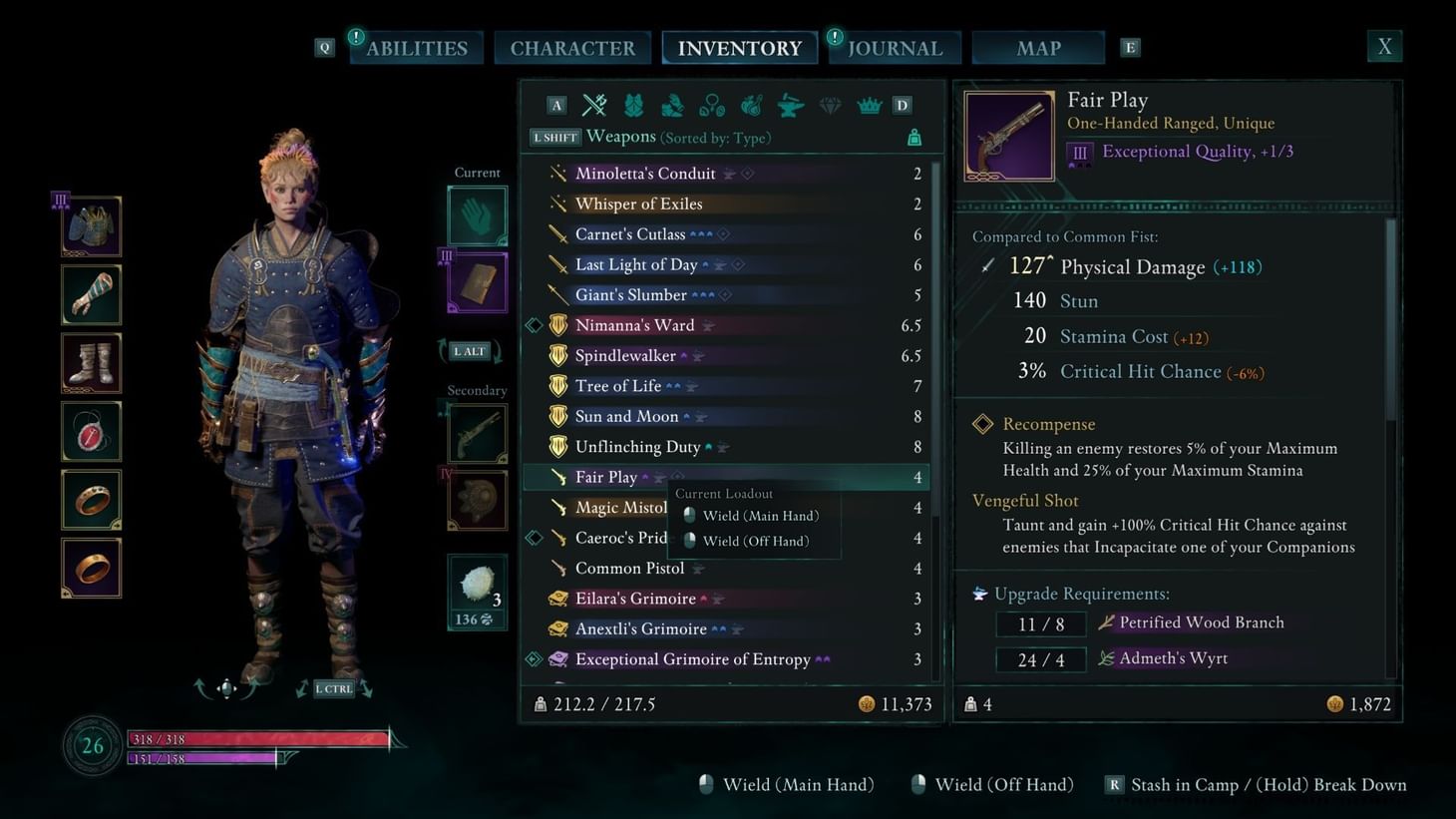Select the Weapons filter icon
Viewport: 1456px width, 819px height.
[x=594, y=104]
